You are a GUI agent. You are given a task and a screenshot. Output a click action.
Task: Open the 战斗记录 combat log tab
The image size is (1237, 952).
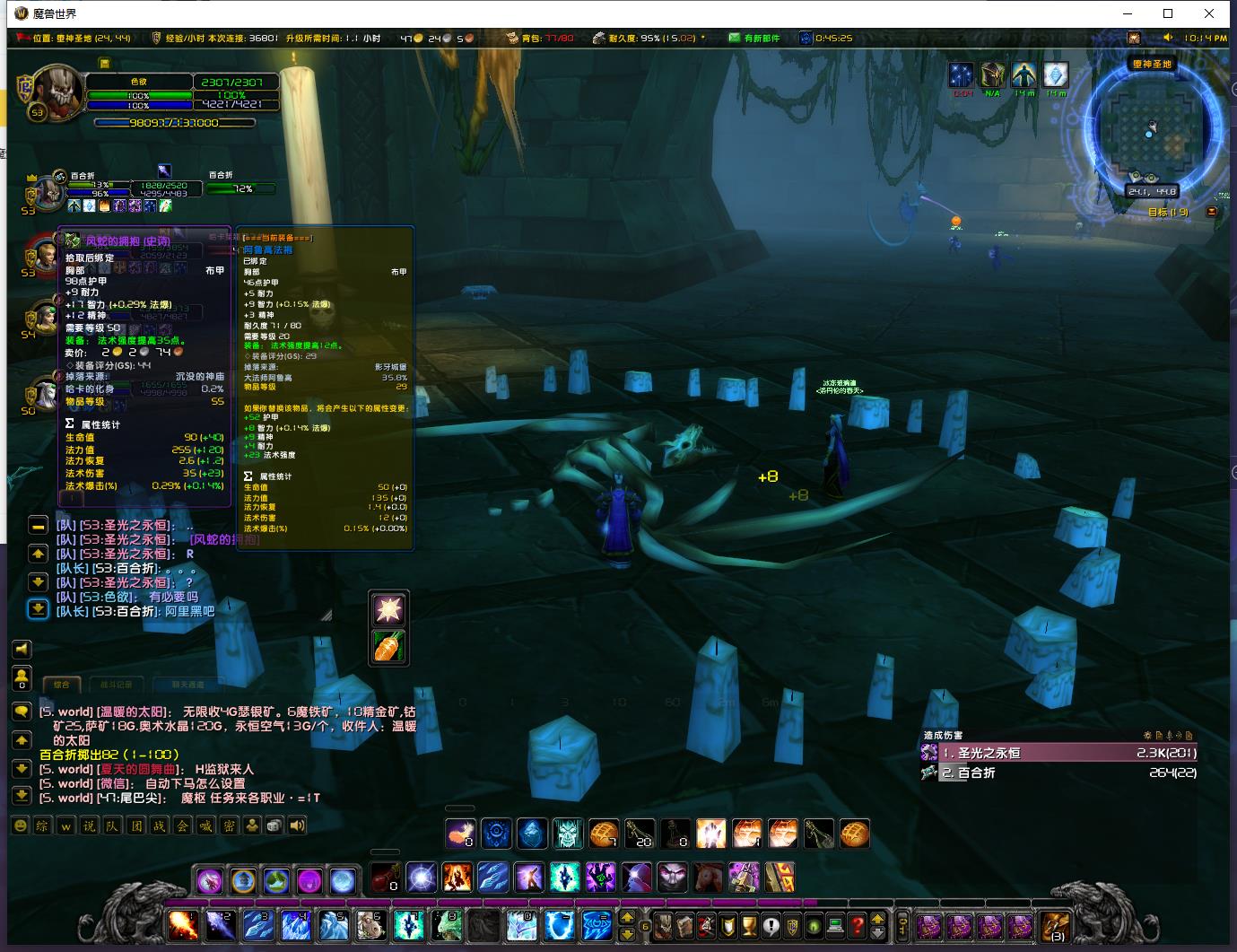tap(112, 685)
